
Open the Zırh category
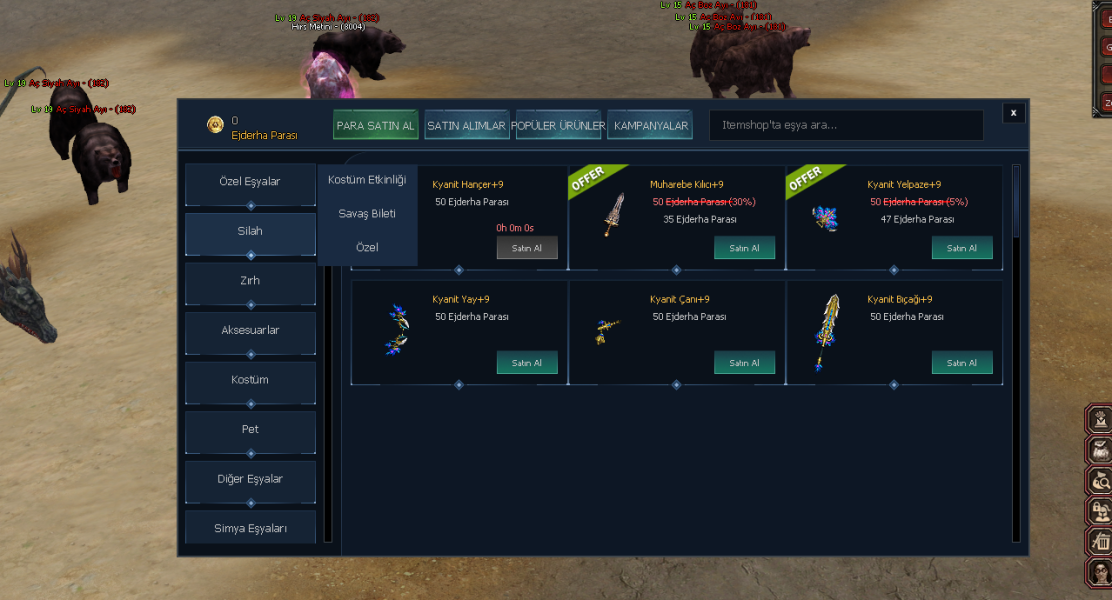coord(250,281)
